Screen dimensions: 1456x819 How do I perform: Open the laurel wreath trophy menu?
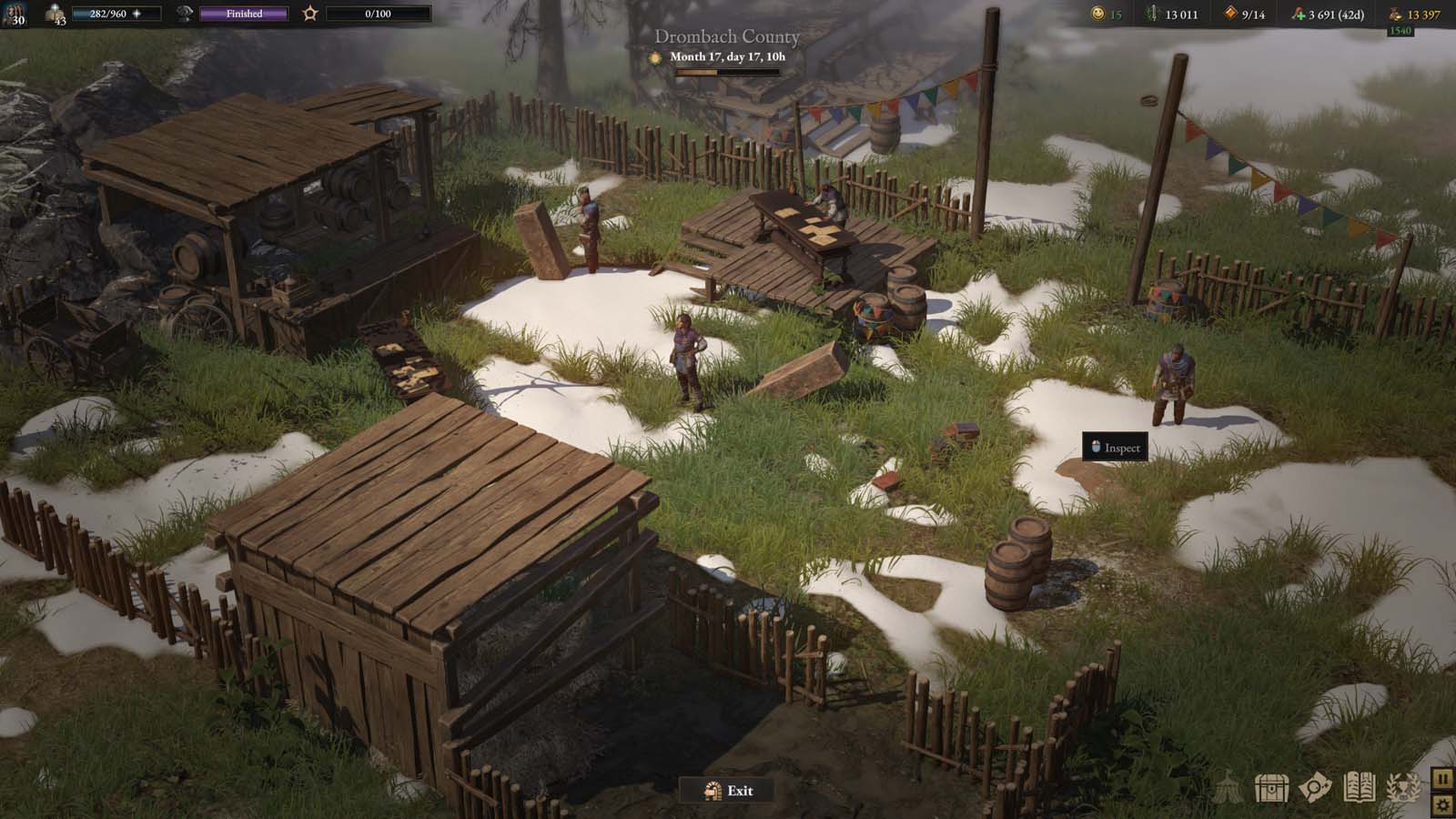(x=1402, y=788)
